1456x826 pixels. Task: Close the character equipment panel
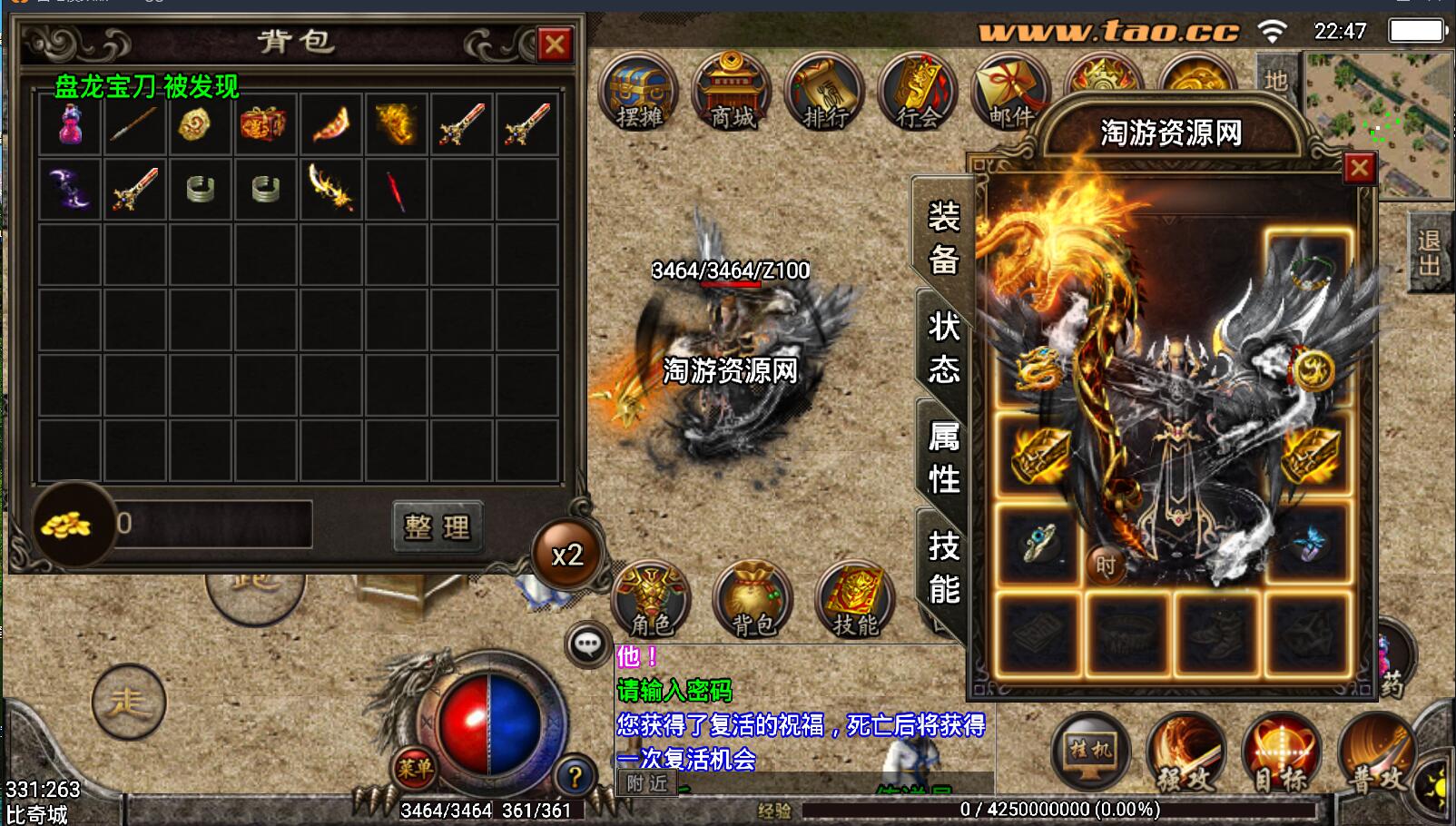(x=1359, y=168)
